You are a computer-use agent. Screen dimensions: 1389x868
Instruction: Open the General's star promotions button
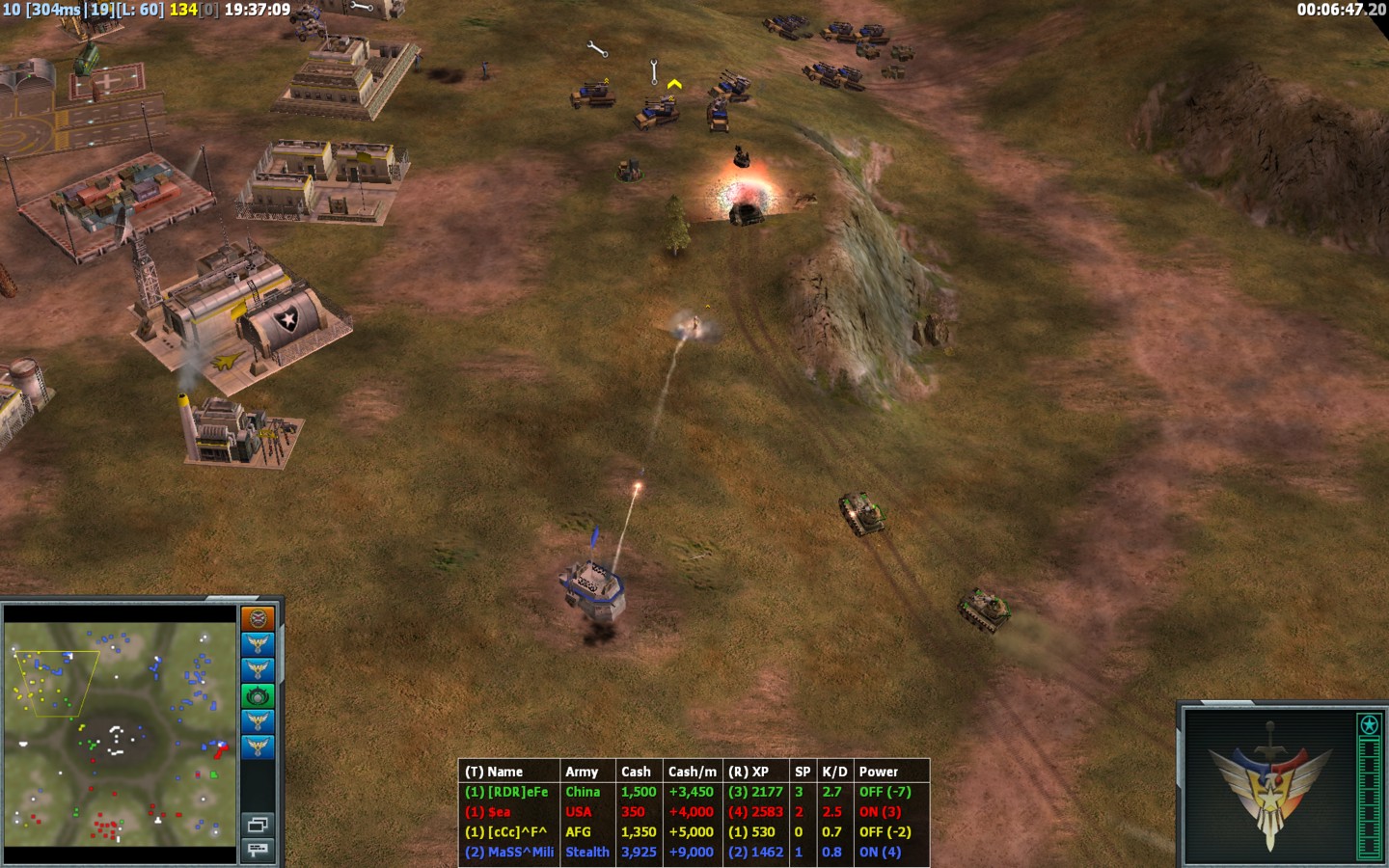pyautogui.click(x=1369, y=724)
